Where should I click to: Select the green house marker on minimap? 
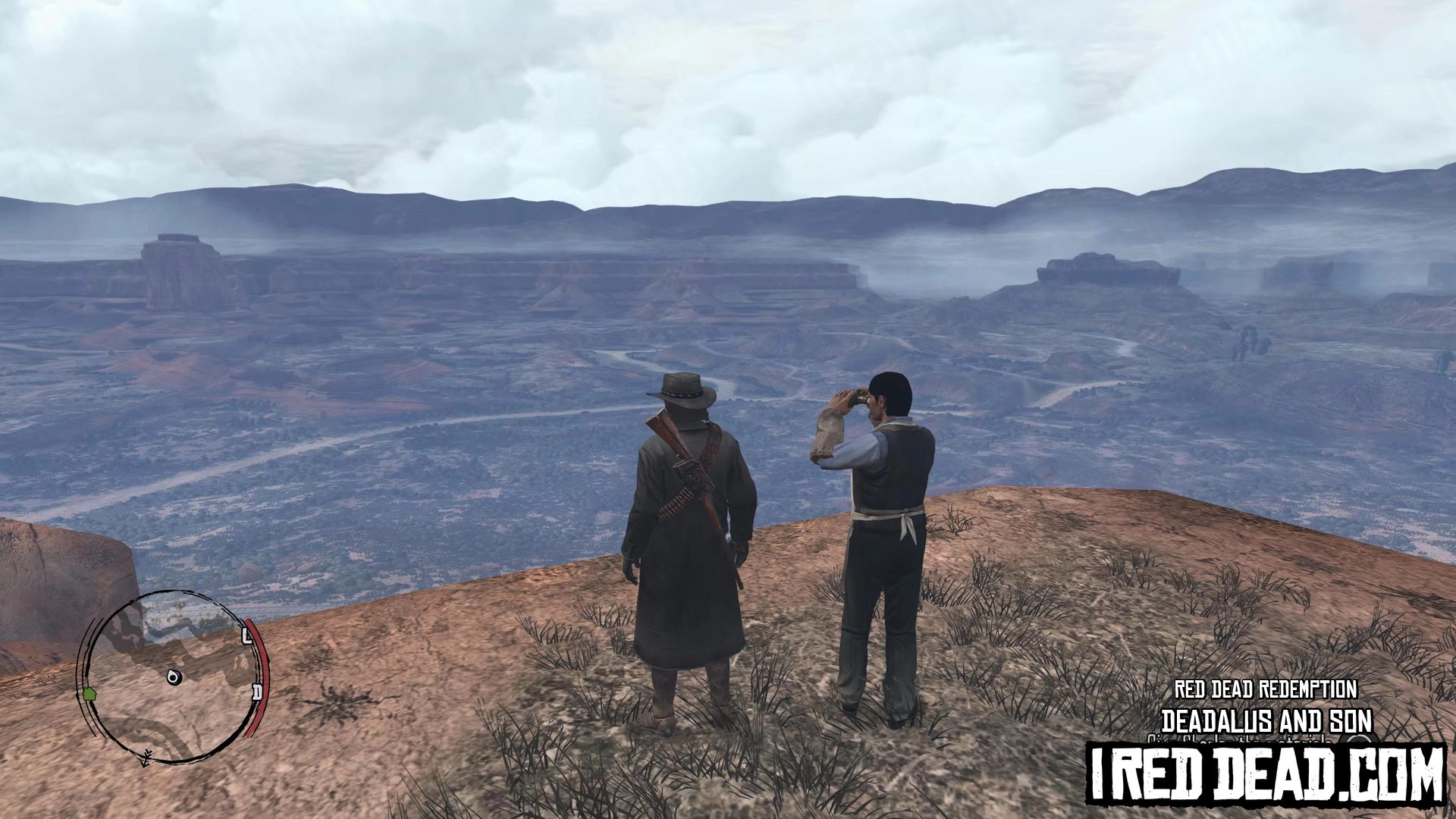[89, 693]
